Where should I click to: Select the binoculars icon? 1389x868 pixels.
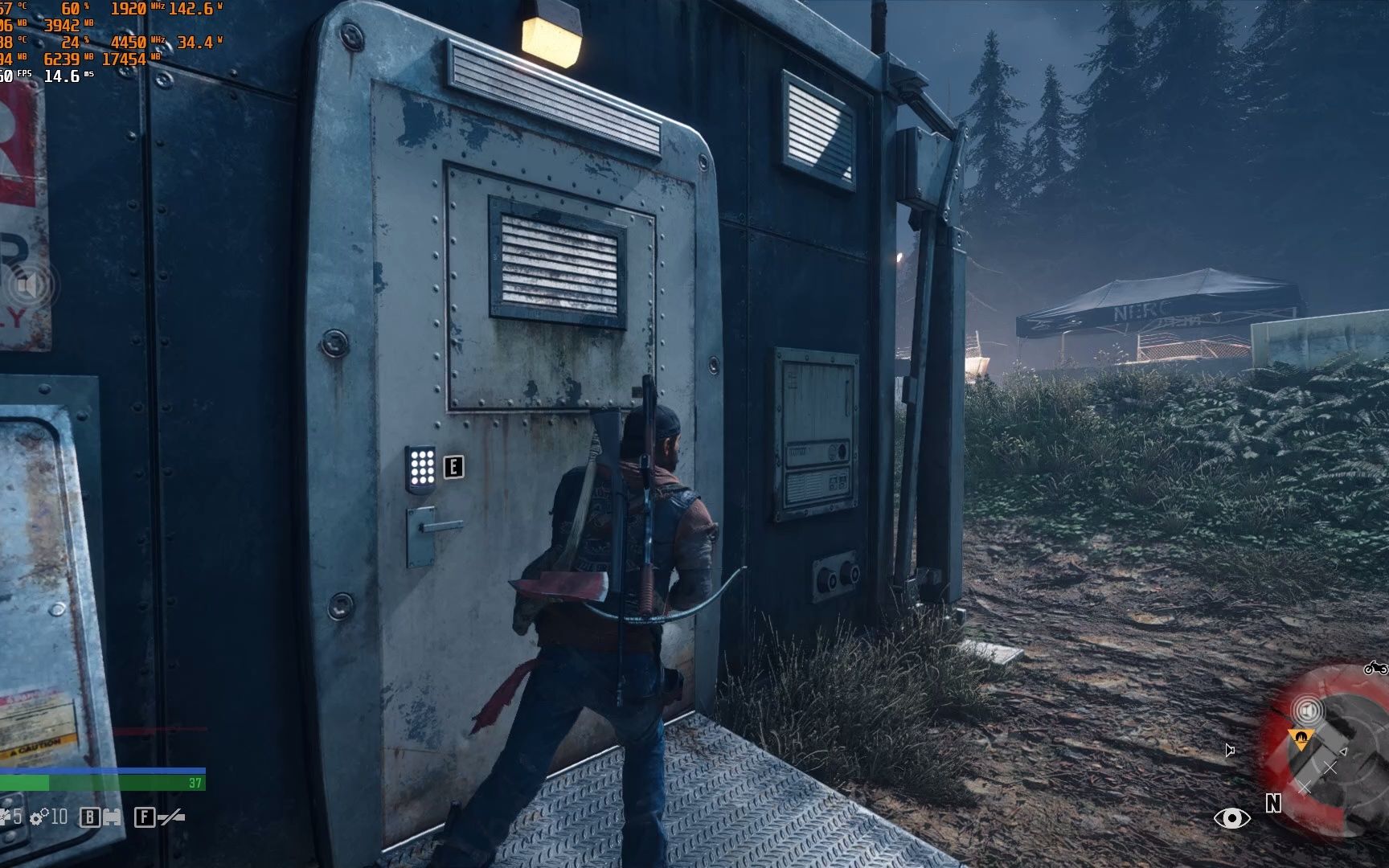click(112, 818)
